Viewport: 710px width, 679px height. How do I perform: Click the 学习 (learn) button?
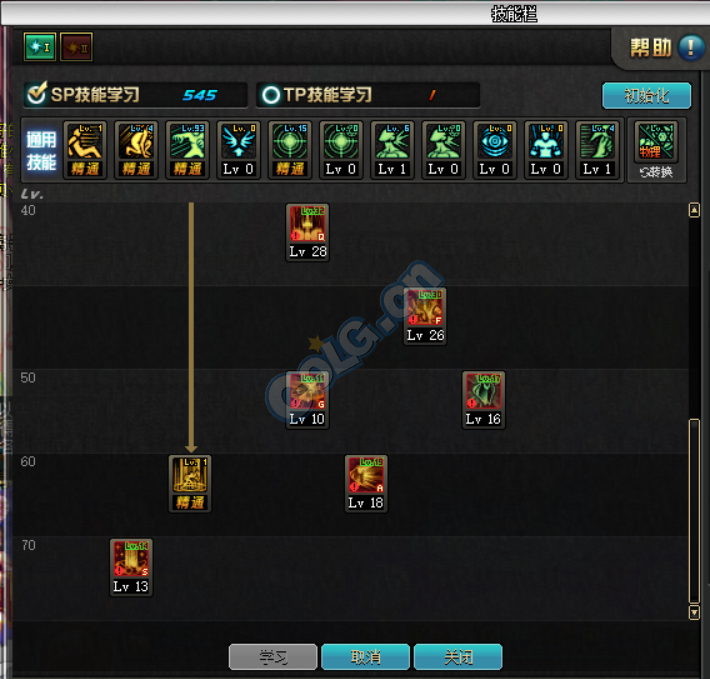coord(273,657)
